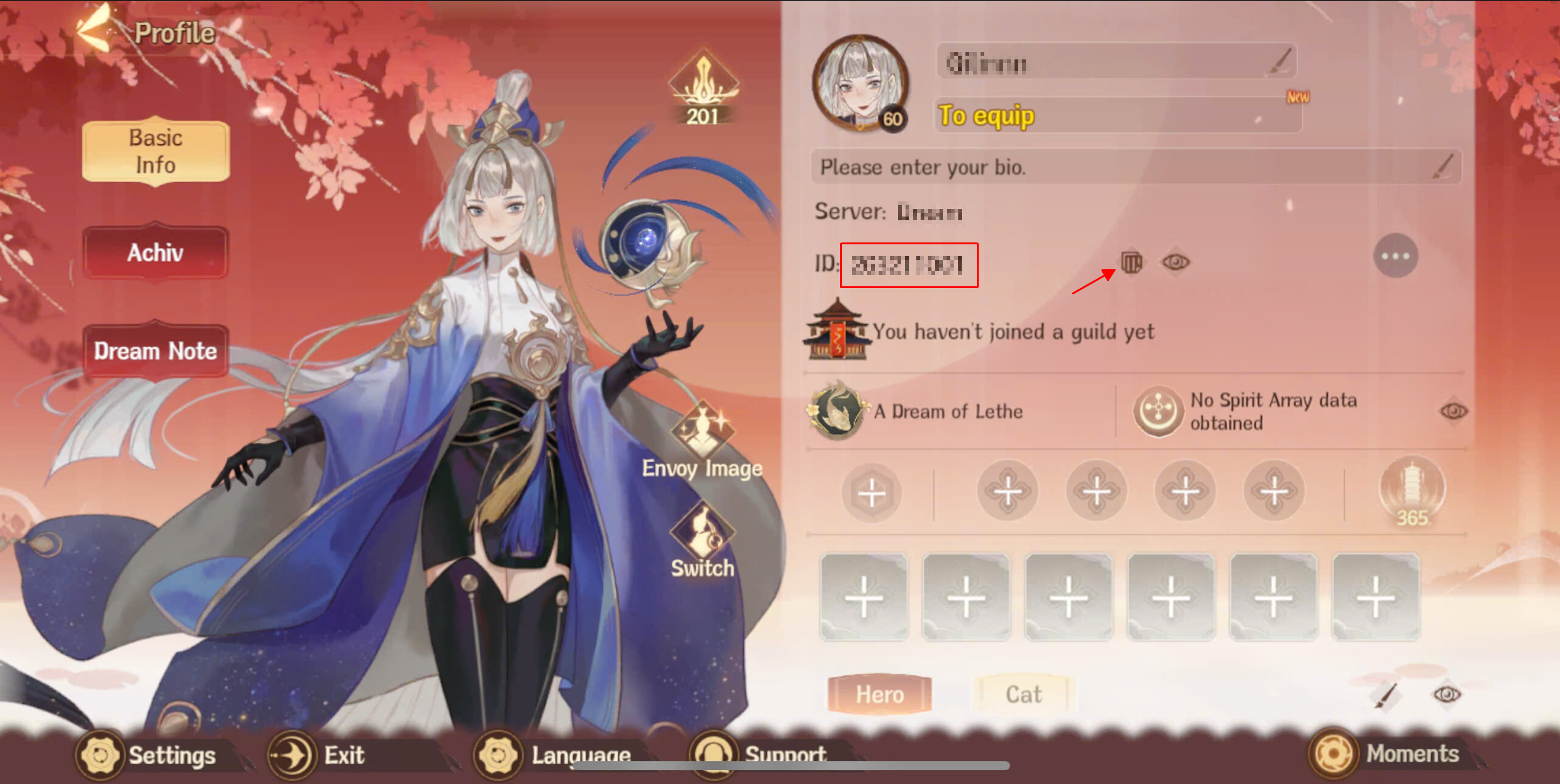The width and height of the screenshot is (1560, 784).
Task: Open the Achiv tab
Action: (155, 252)
